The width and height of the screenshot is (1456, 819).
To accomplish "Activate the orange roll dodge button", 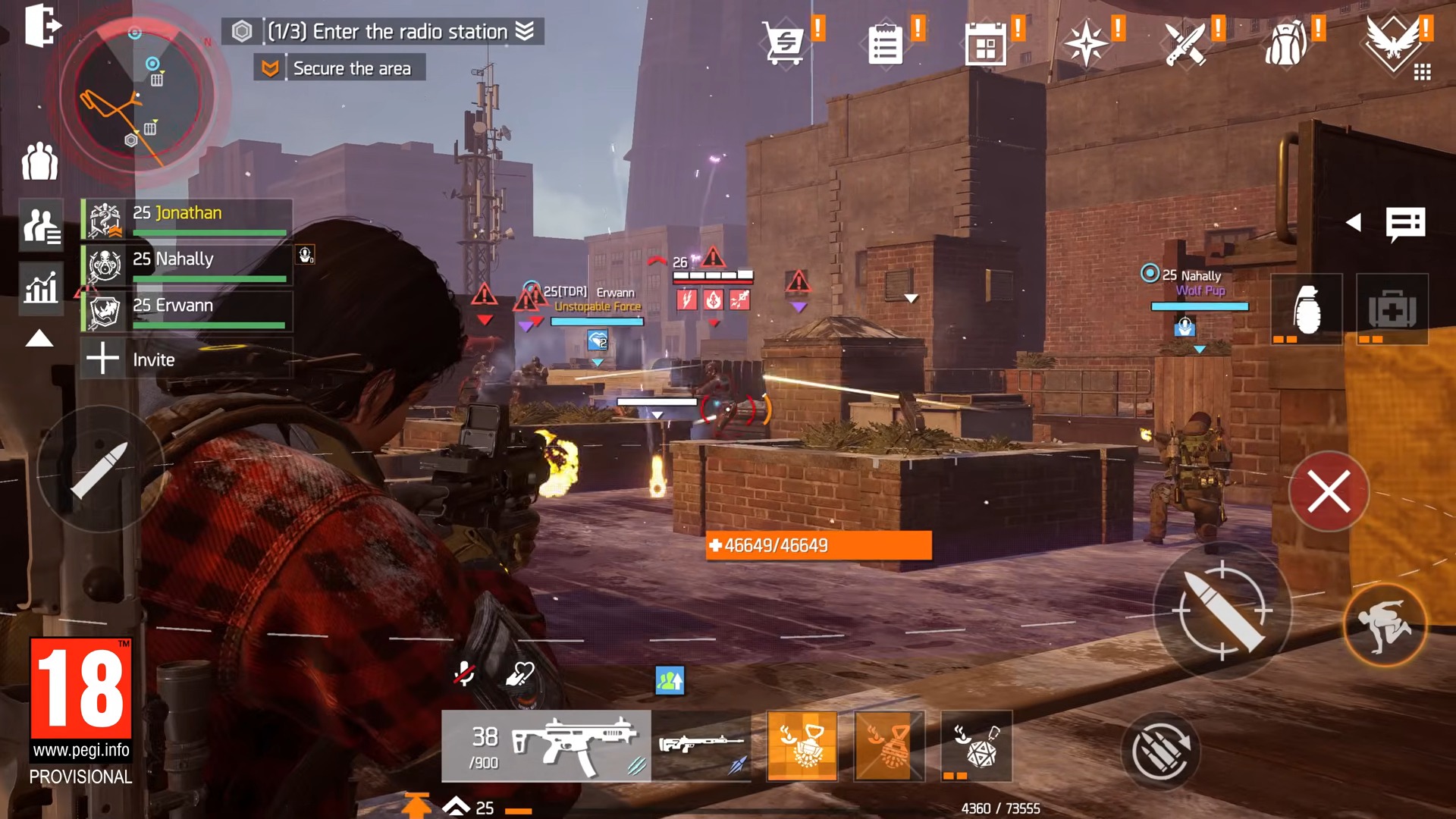I will click(1384, 625).
